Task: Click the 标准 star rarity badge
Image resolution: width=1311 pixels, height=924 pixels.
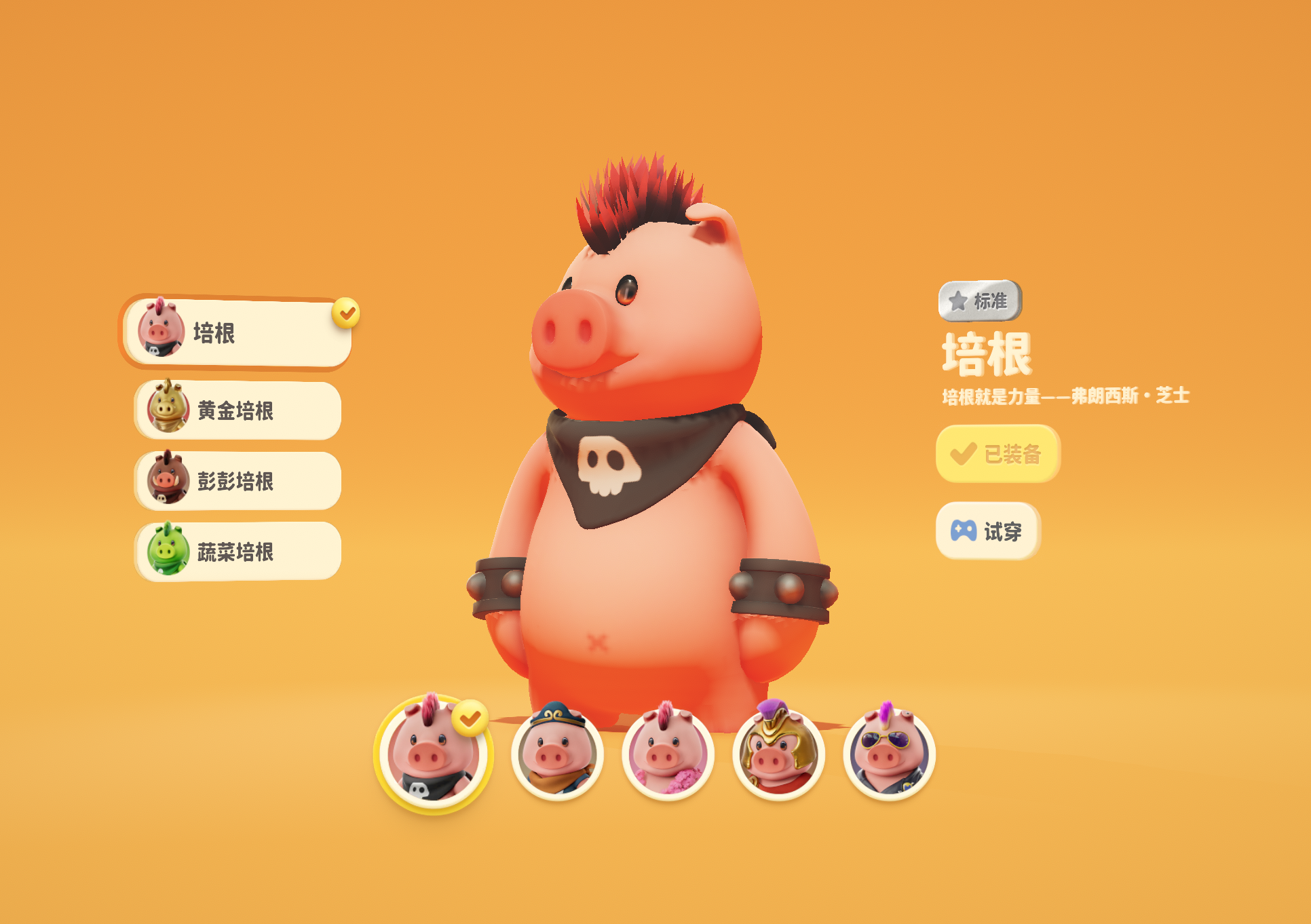Action: tap(980, 301)
